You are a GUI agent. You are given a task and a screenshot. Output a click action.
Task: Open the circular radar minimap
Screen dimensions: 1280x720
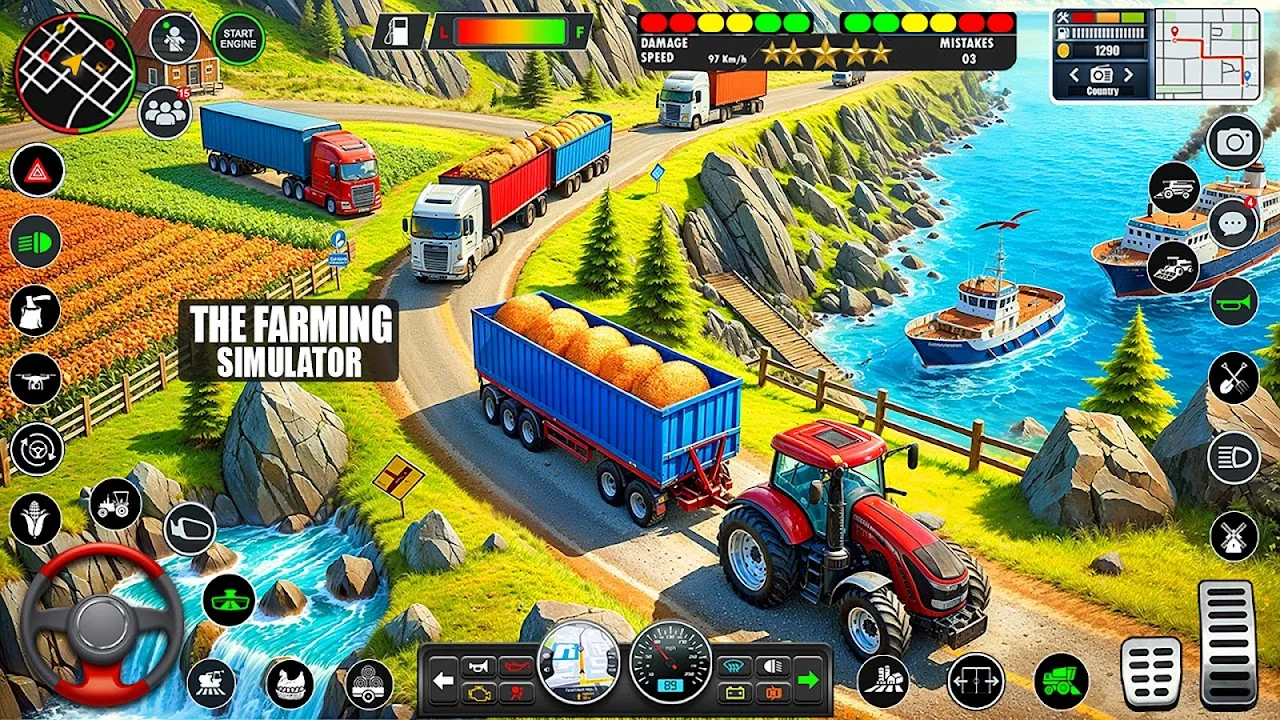75,72
